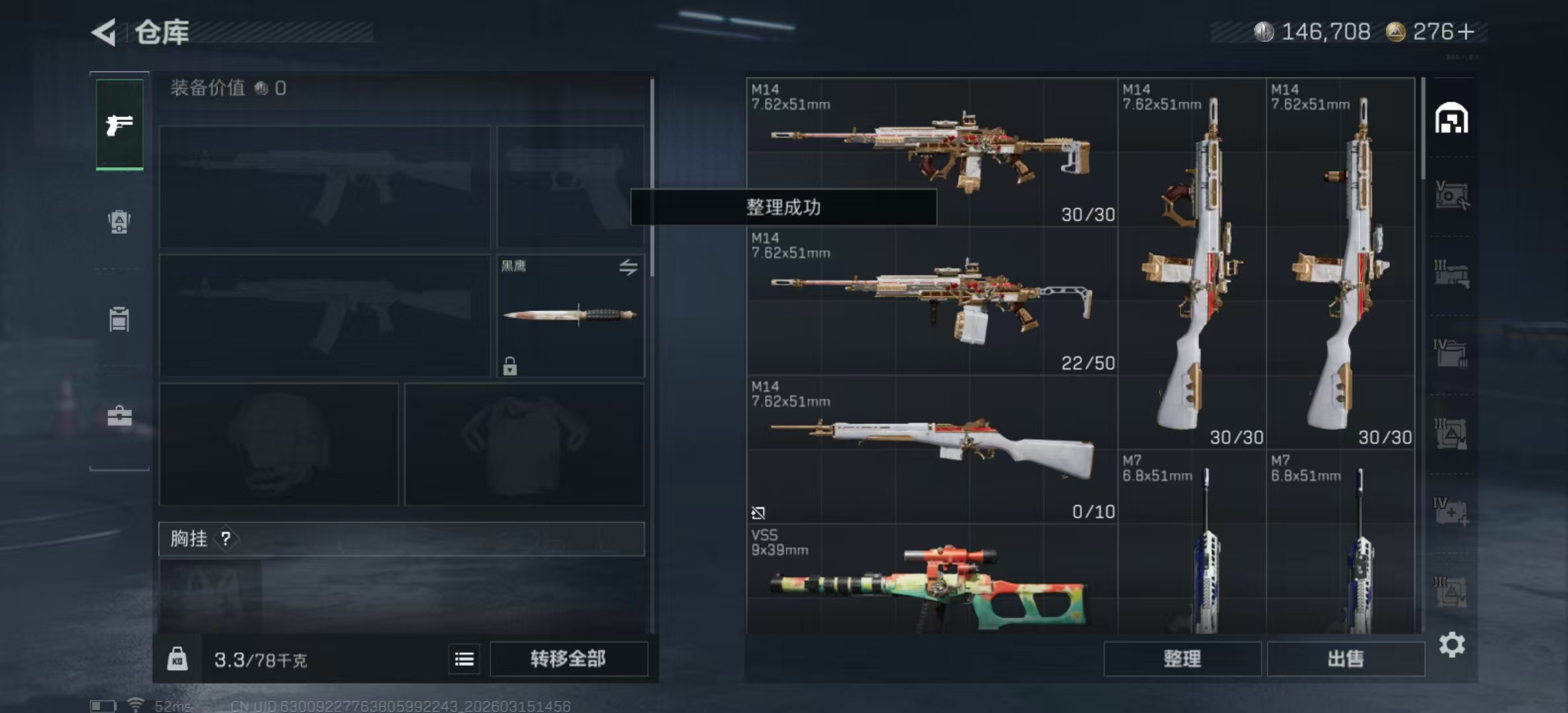Toggle the list view icon beside 转移全部
The height and width of the screenshot is (713, 1568).
[464, 659]
